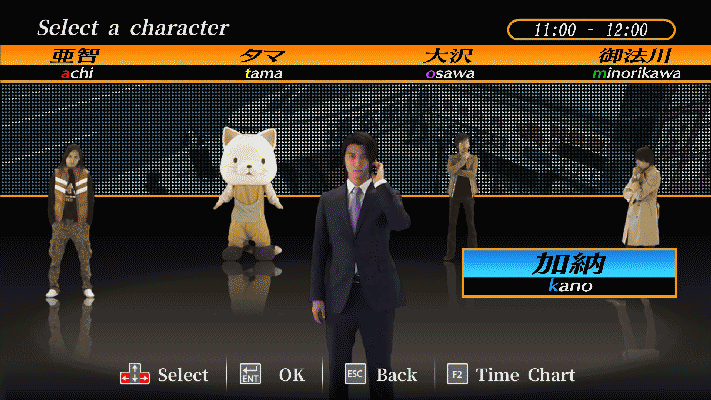Select the minorikawa name header
The image size is (711, 400).
636,63
